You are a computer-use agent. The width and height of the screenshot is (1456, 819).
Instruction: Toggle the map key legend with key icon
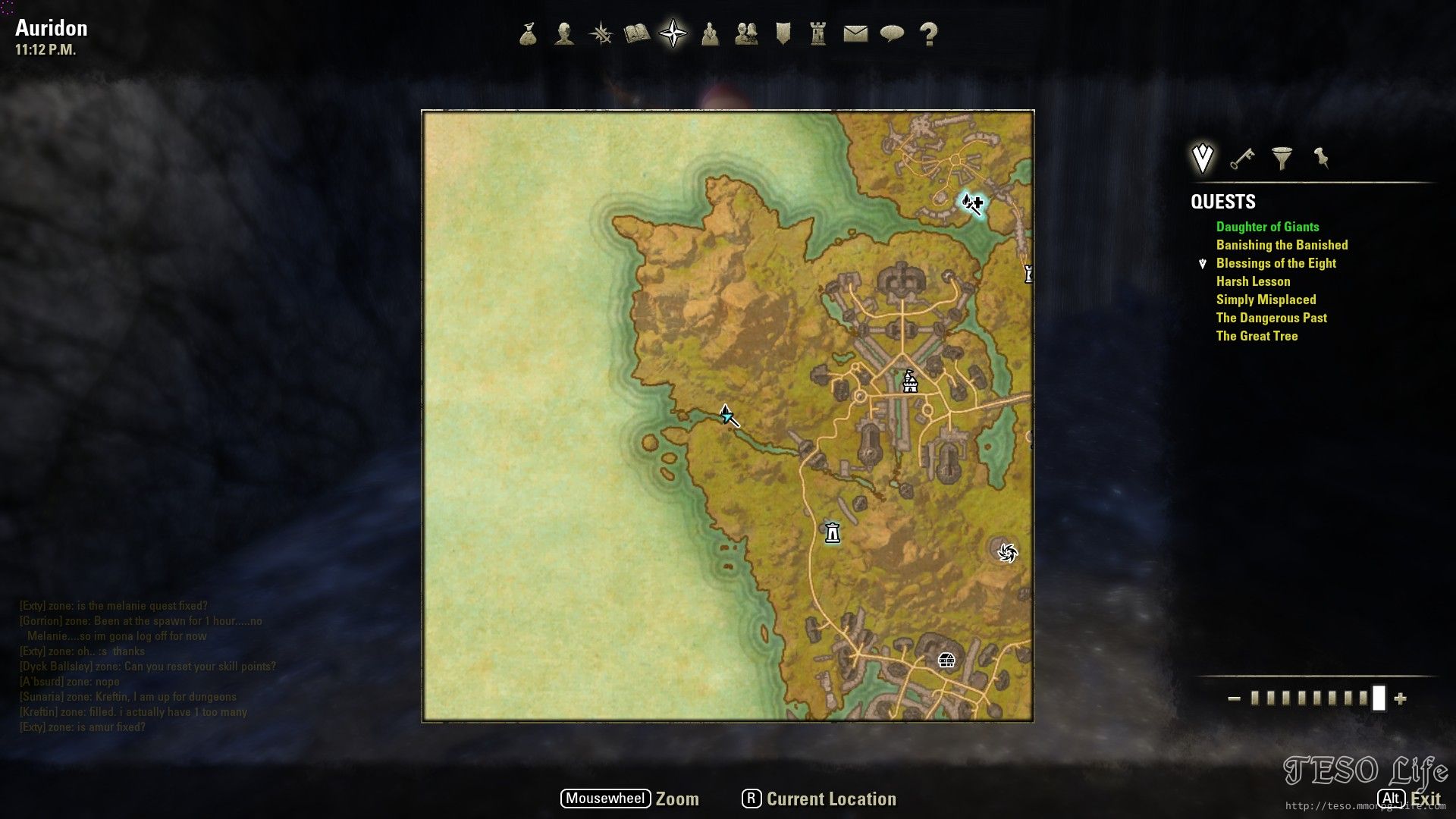pyautogui.click(x=1241, y=159)
